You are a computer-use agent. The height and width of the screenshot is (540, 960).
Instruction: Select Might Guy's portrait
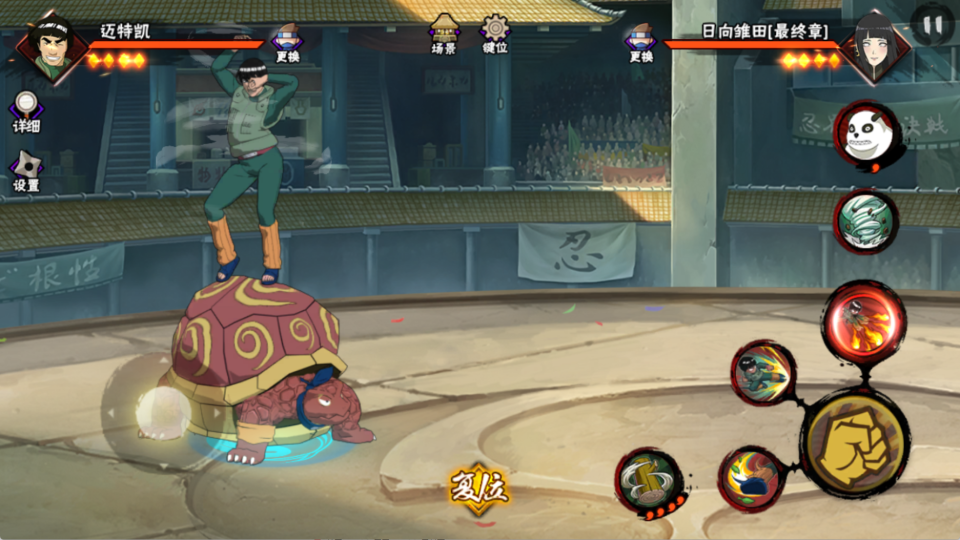pos(50,45)
